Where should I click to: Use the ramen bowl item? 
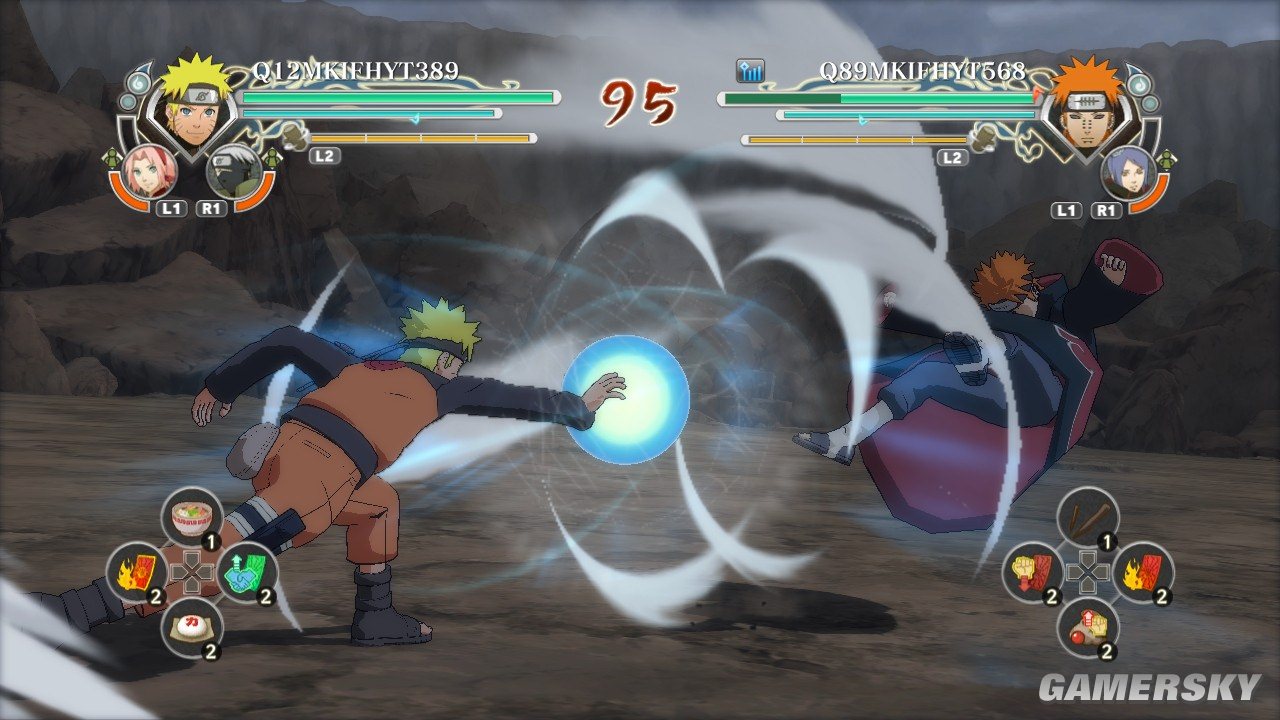tap(190, 517)
